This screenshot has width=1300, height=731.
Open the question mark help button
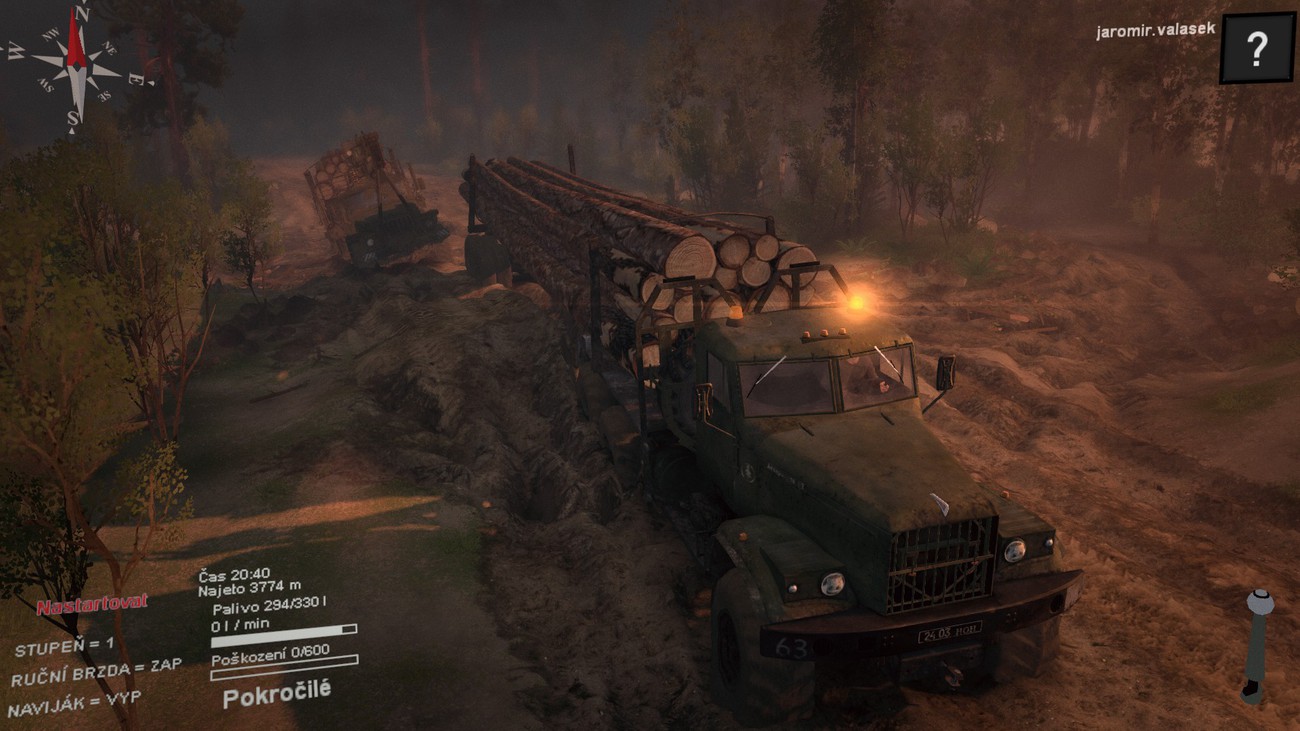click(1256, 47)
